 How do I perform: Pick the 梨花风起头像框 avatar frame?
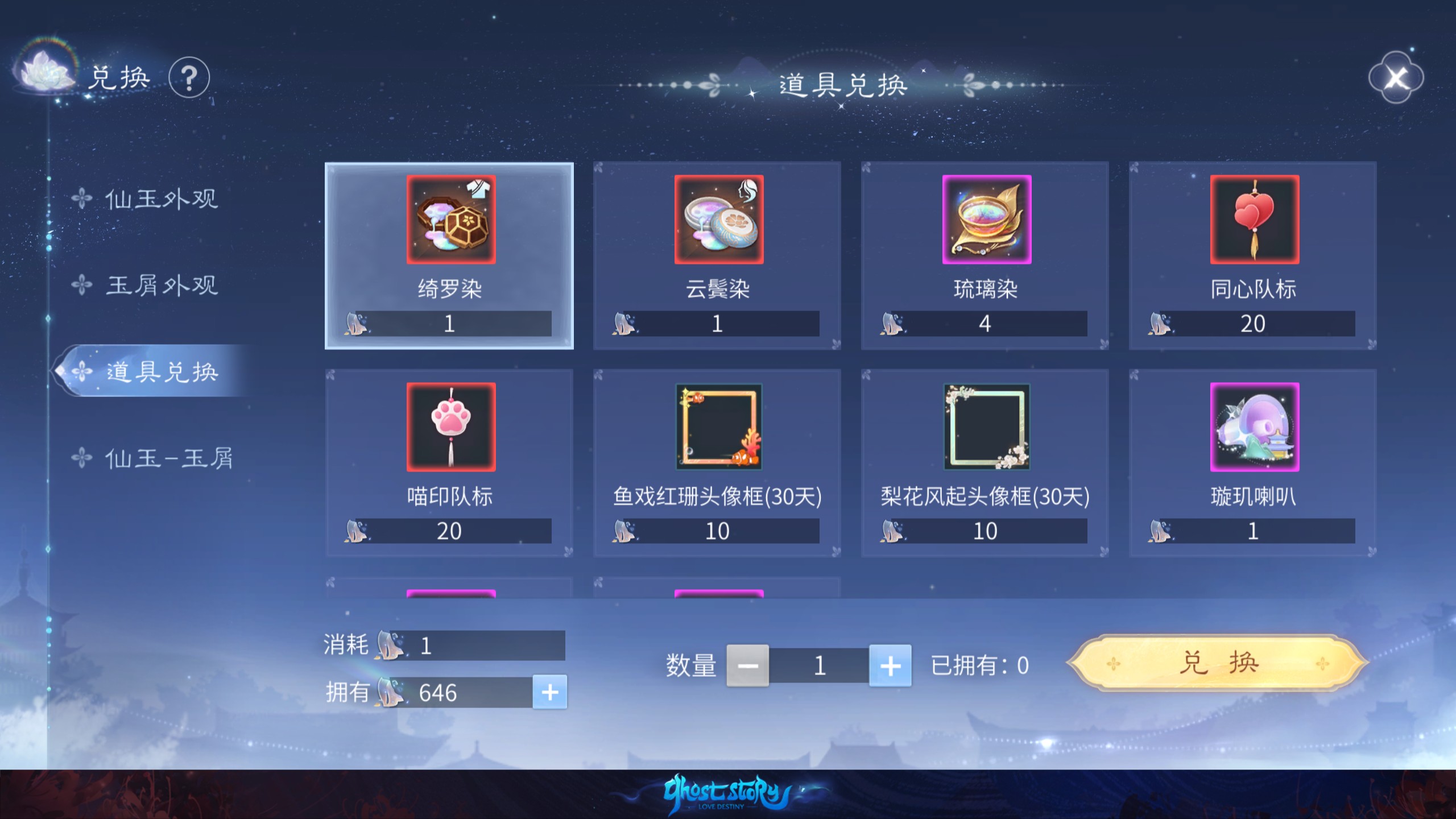tap(985, 463)
